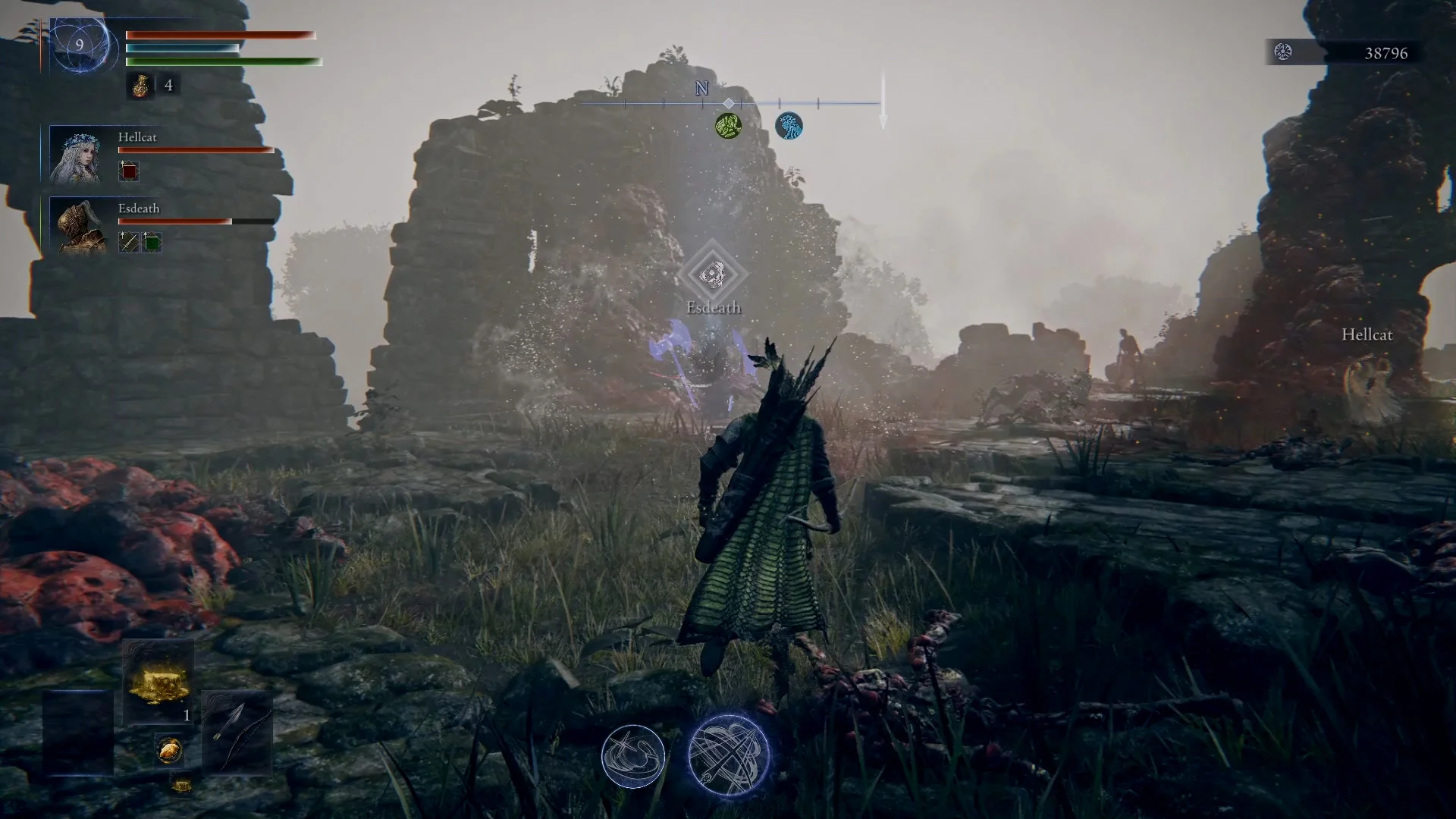
Task: Click the N heading on the compass
Action: point(701,89)
